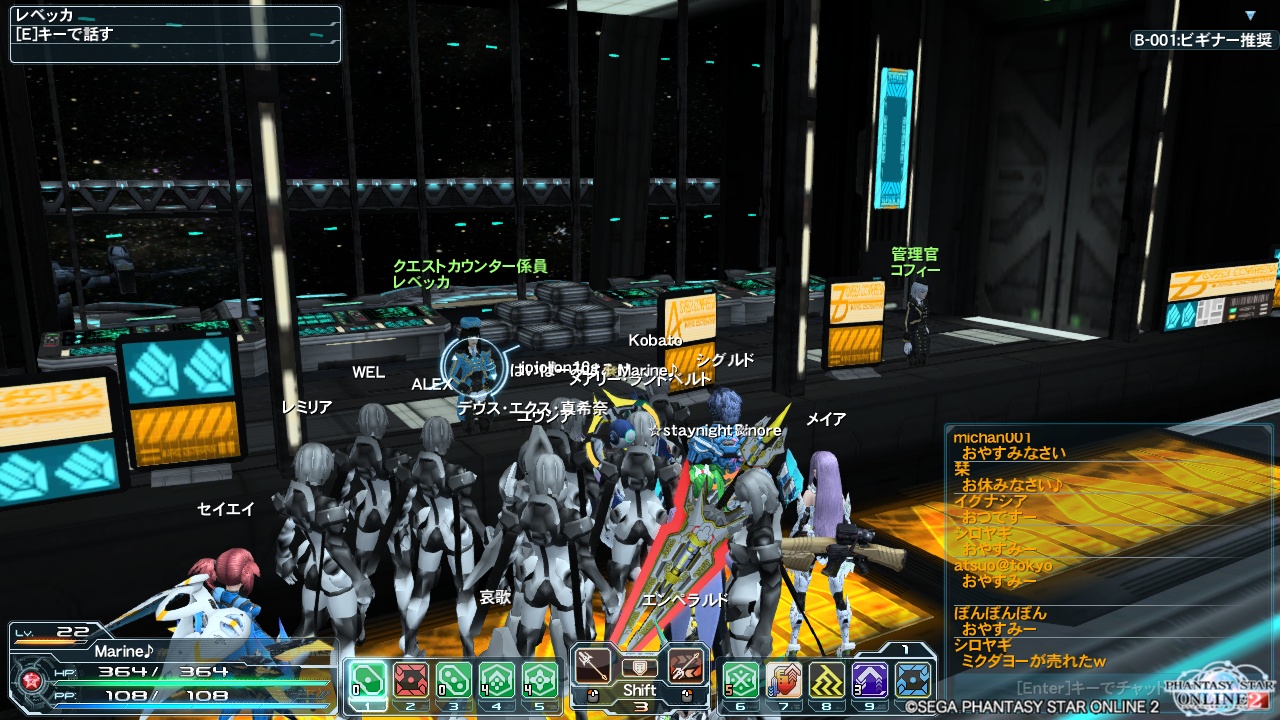Use the green hexagon item in slot 4

[x=497, y=680]
